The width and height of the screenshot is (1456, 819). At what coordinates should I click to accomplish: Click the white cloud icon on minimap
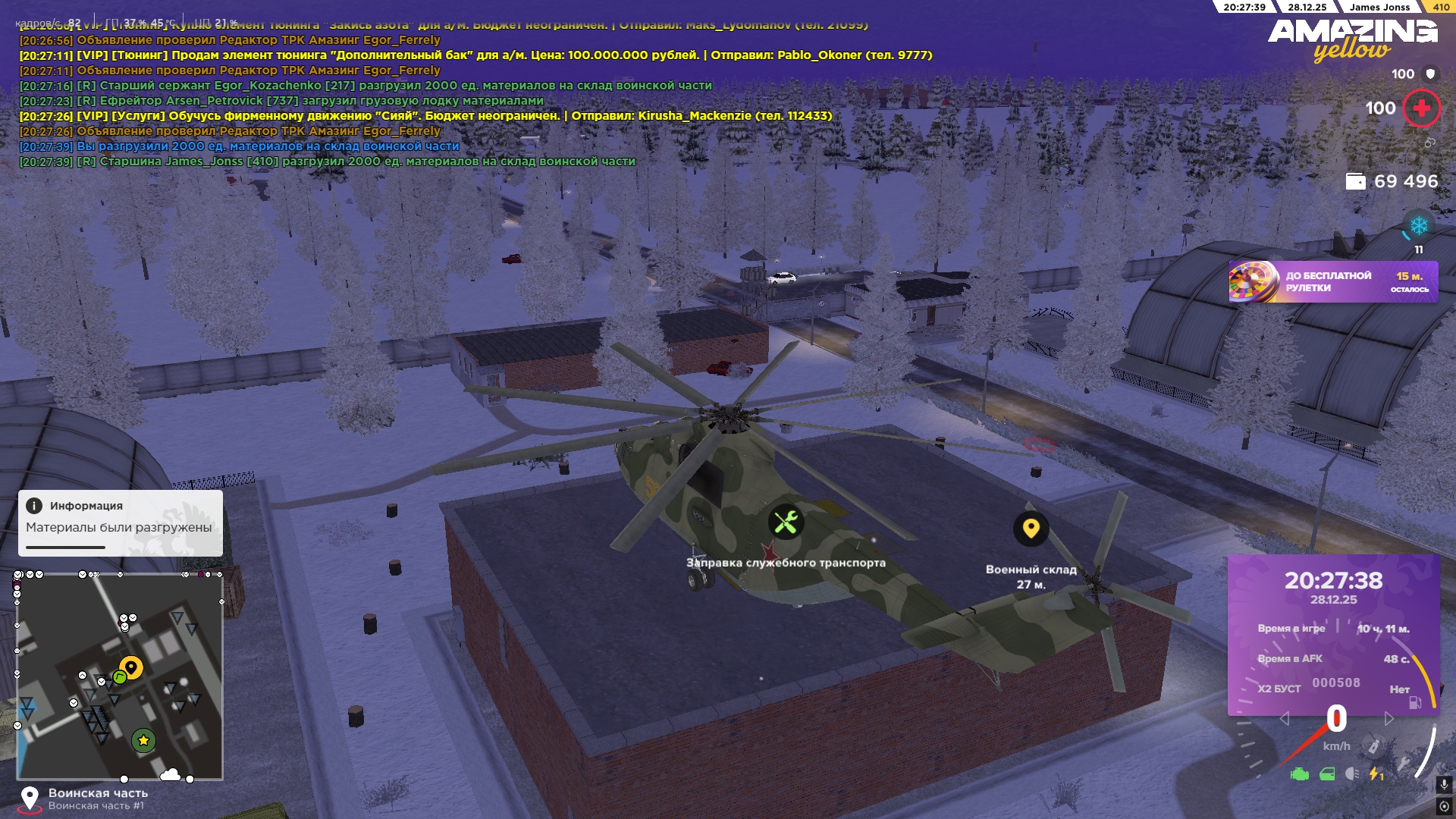[x=170, y=774]
